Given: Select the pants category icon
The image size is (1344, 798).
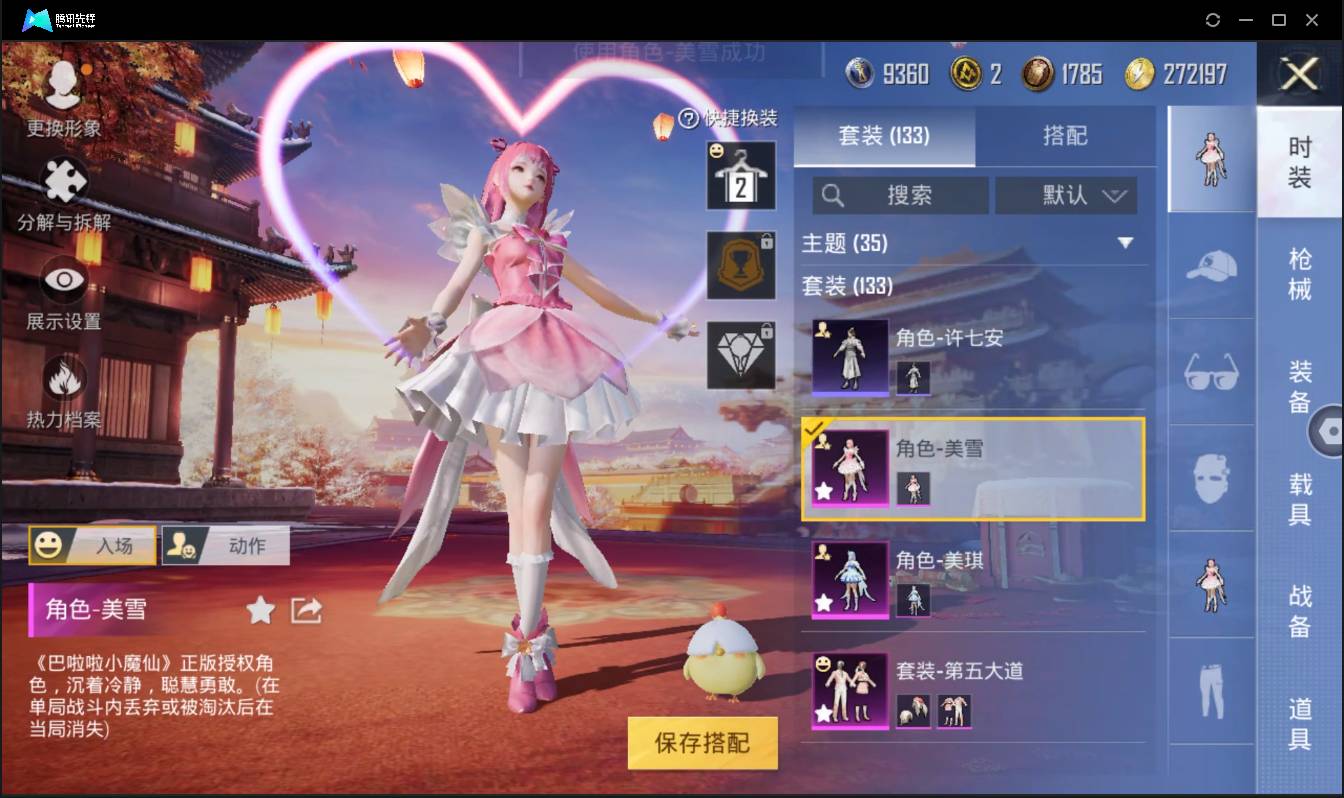Looking at the screenshot, I should [x=1210, y=692].
